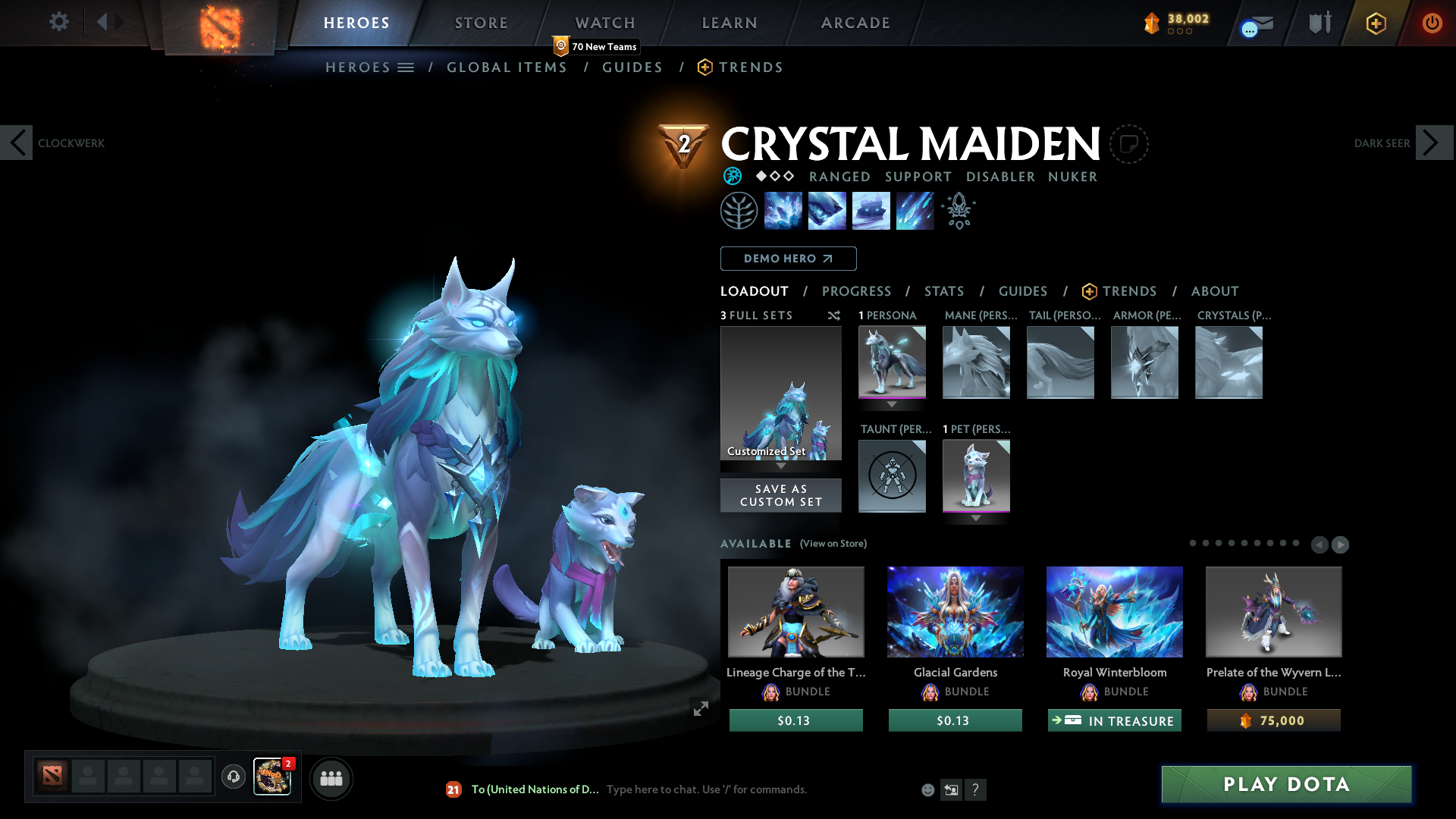
Task: Open the Watch section
Action: pos(604,23)
